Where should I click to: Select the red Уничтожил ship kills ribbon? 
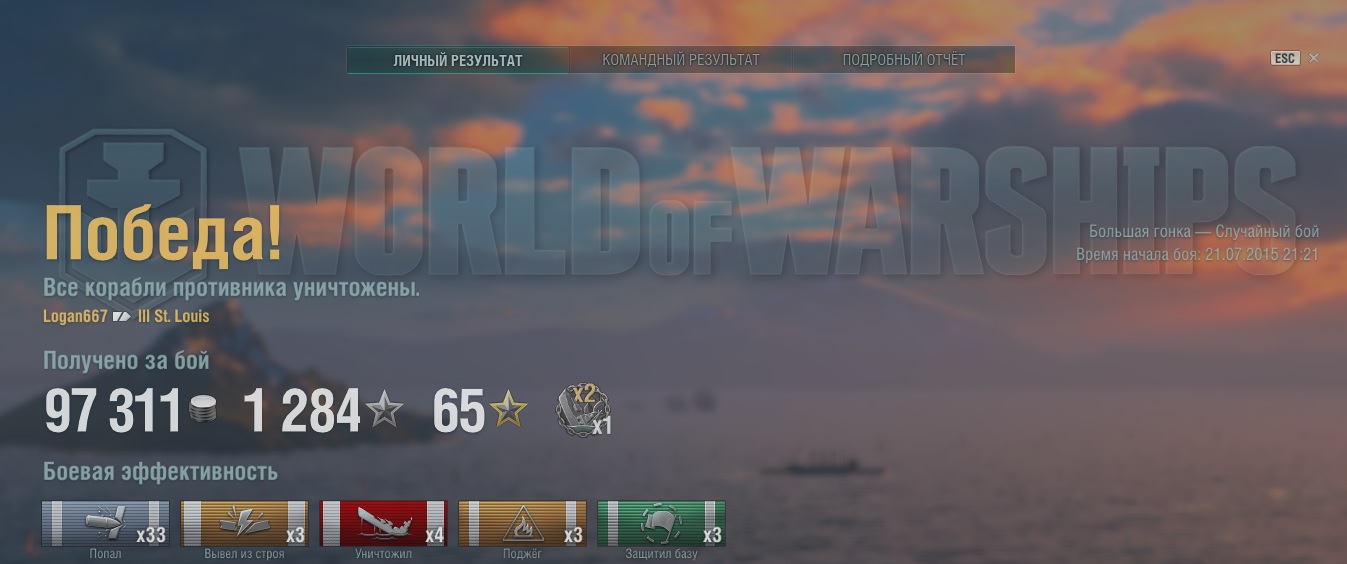point(383,523)
